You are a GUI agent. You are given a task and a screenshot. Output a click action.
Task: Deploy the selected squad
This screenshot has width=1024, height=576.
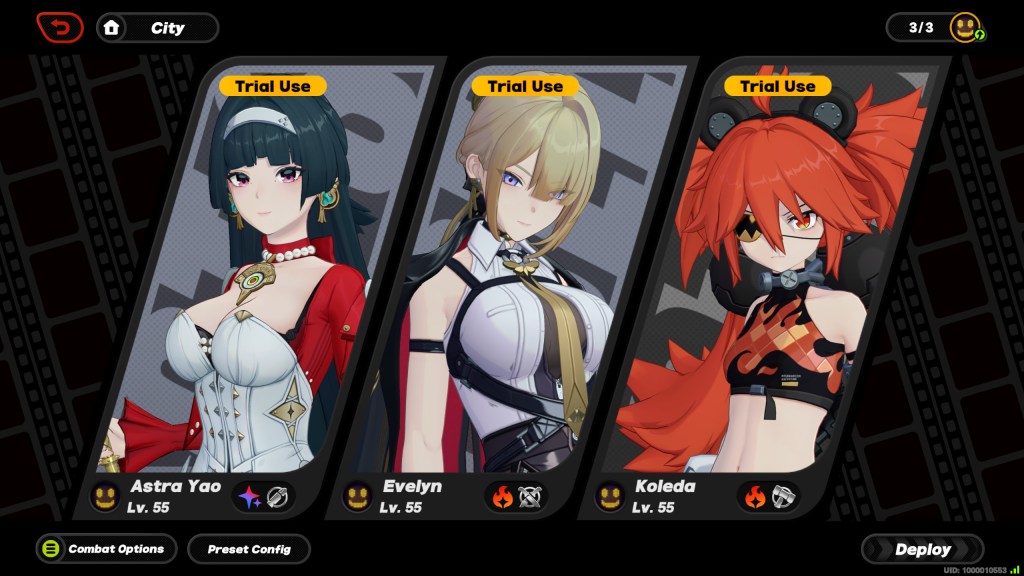(x=922, y=549)
